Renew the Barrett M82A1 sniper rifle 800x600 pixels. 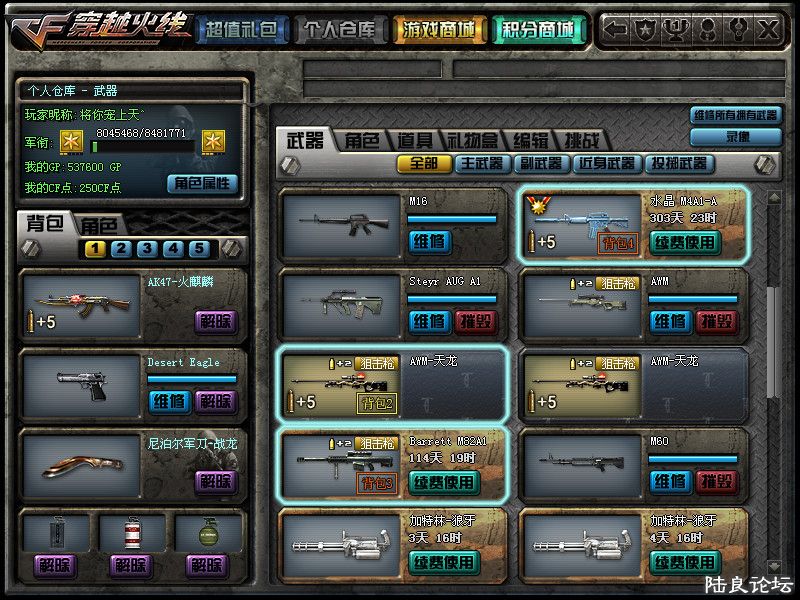(x=444, y=482)
